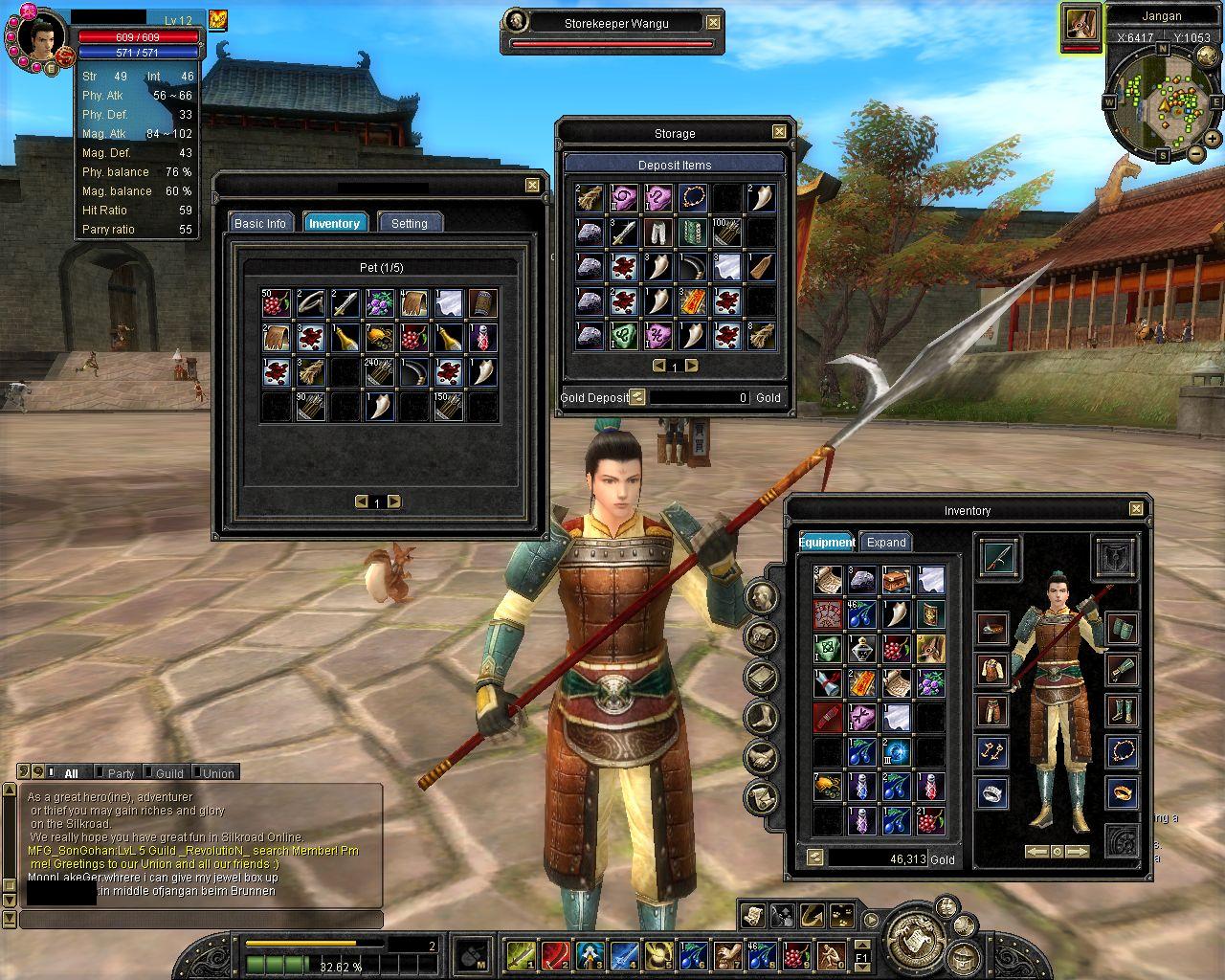Select the pet portrait icon

pos(1081,23)
